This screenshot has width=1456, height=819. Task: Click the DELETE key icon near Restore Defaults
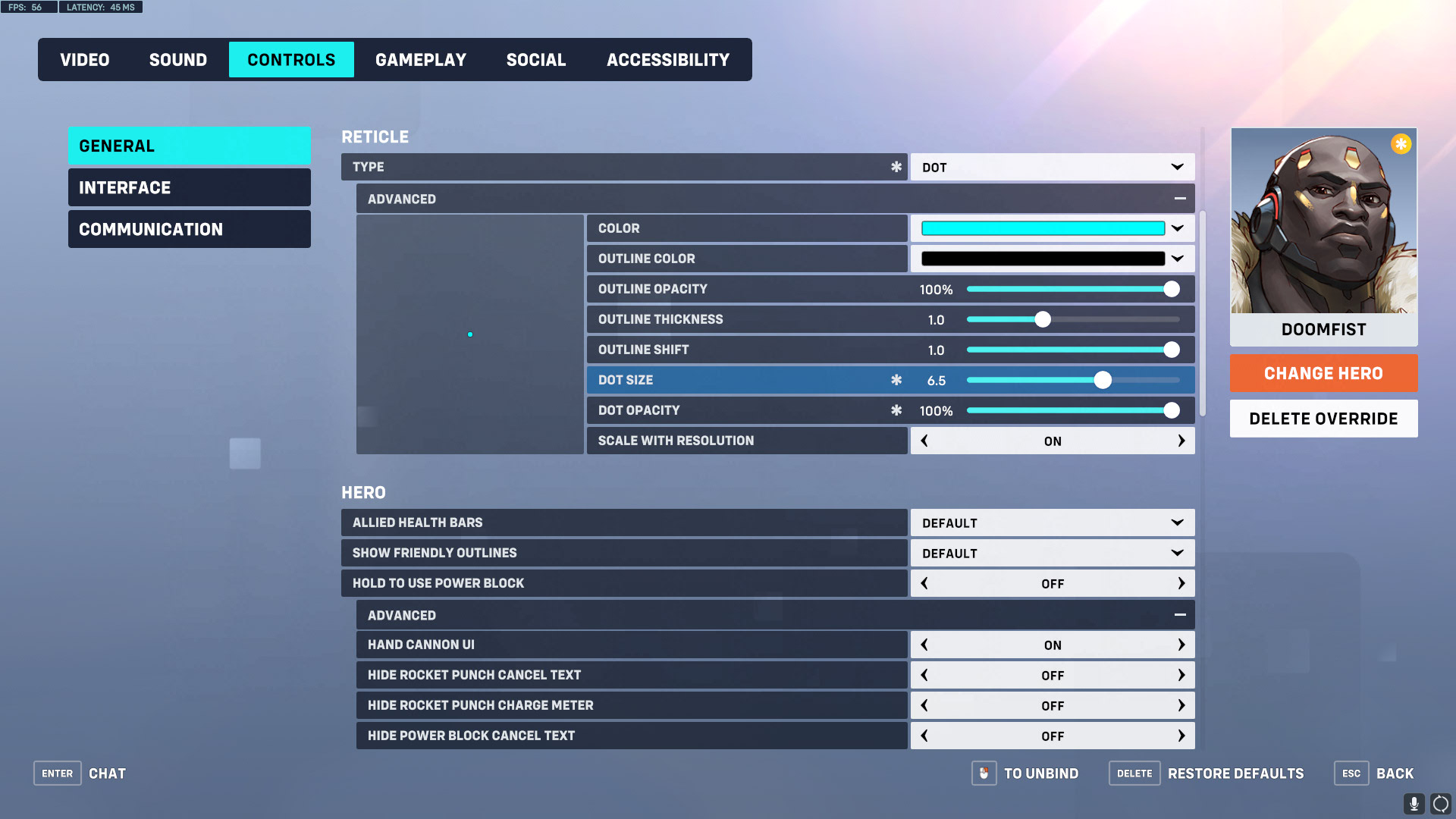coord(1134,773)
